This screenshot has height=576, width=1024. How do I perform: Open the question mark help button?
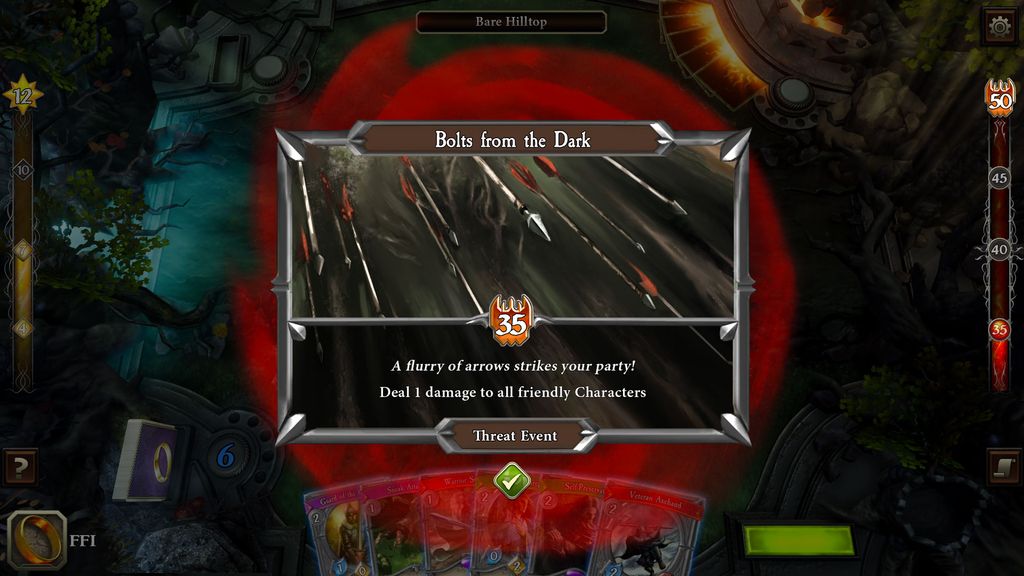pyautogui.click(x=19, y=466)
